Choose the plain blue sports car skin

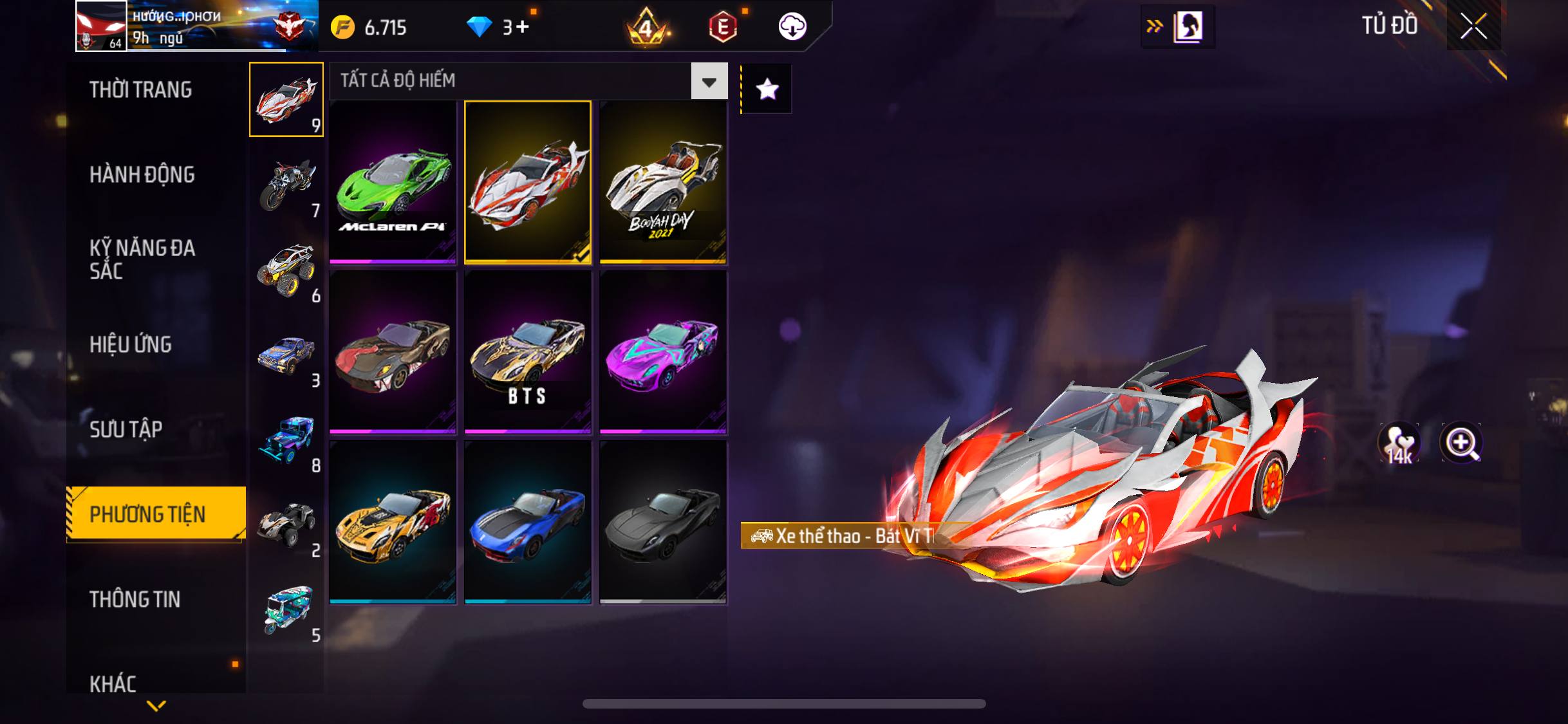coord(527,522)
